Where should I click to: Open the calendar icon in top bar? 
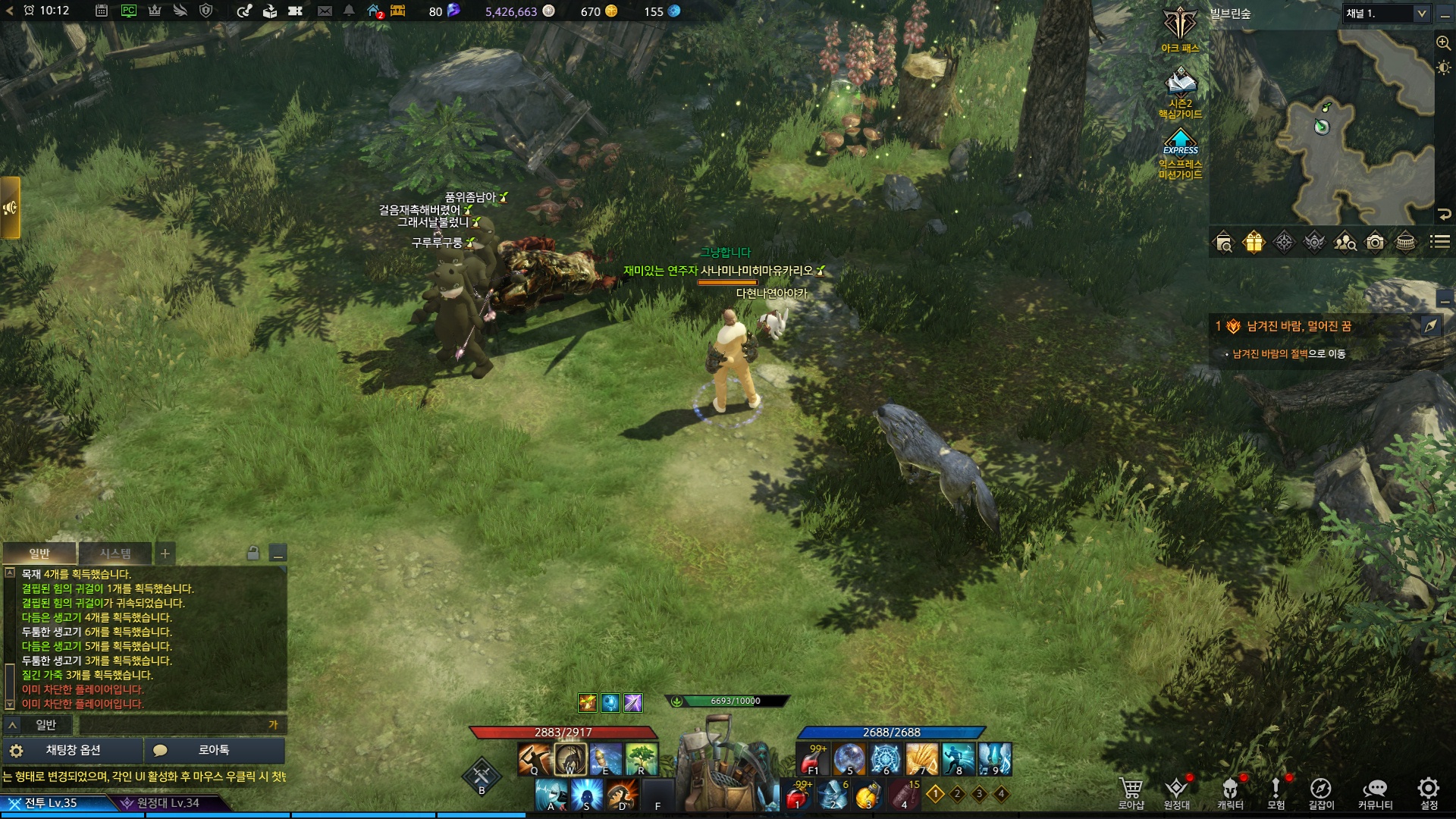[102, 11]
